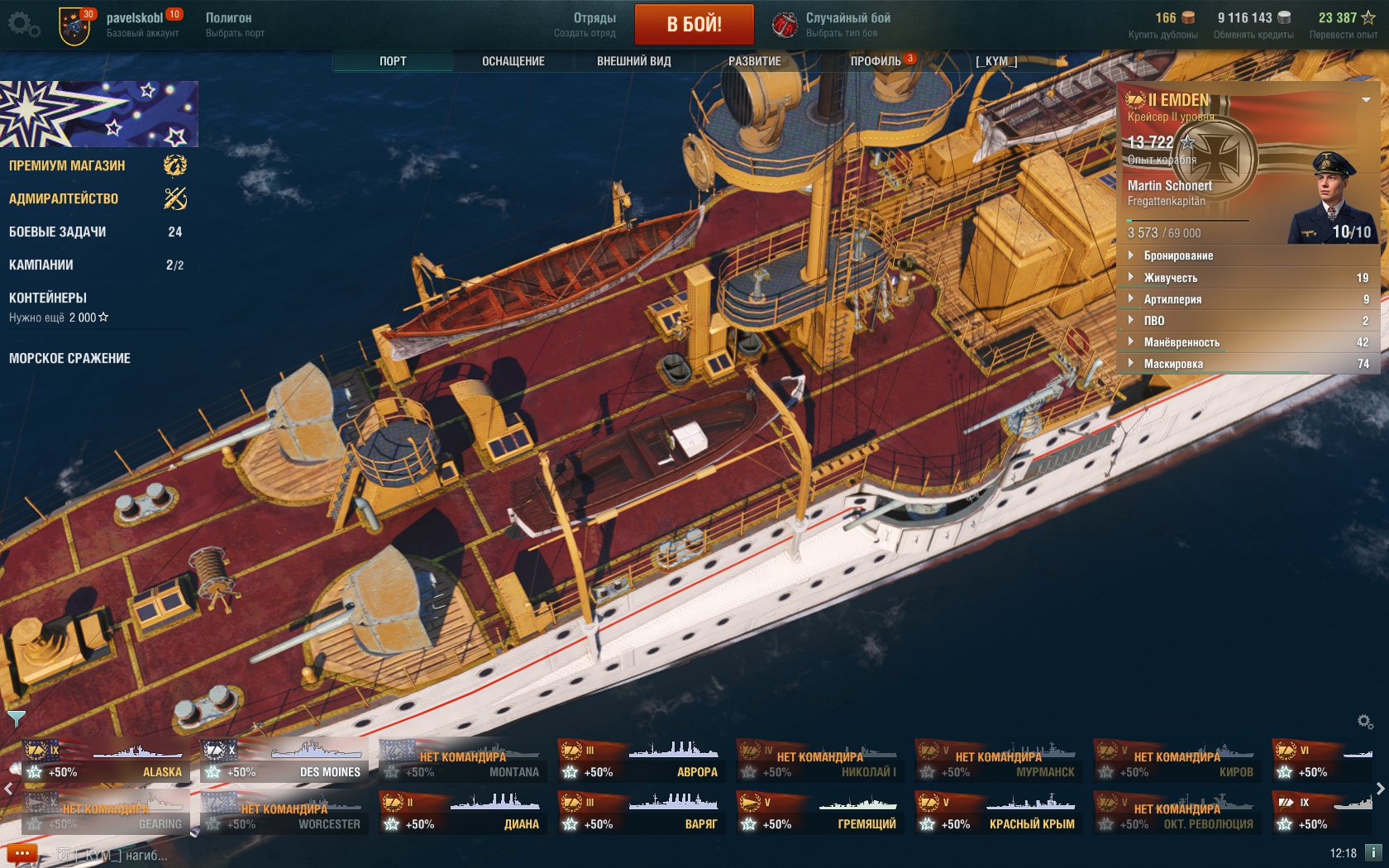1389x868 pixels.
Task: Show the ПРОФИЛЬ tab
Action: [x=876, y=61]
